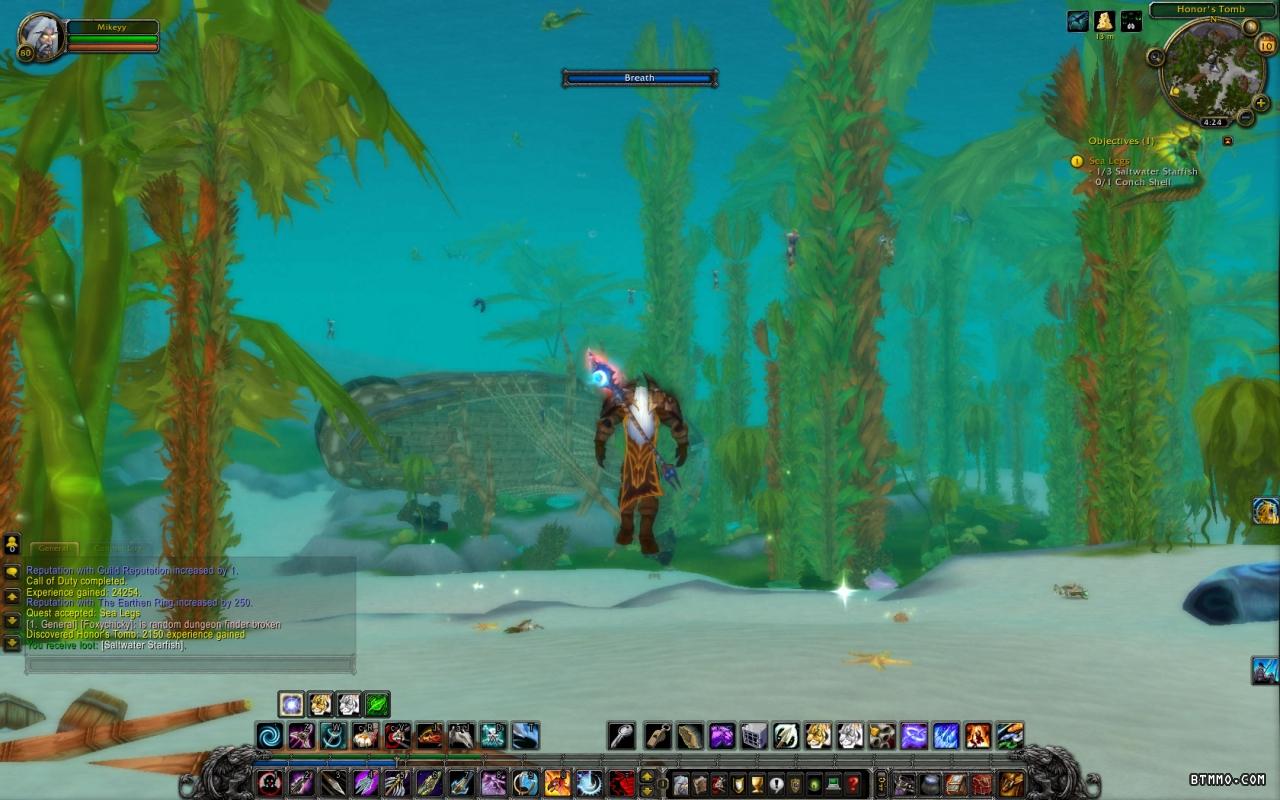Click the chat input bar
This screenshot has height=800, width=1280.
tap(190, 664)
